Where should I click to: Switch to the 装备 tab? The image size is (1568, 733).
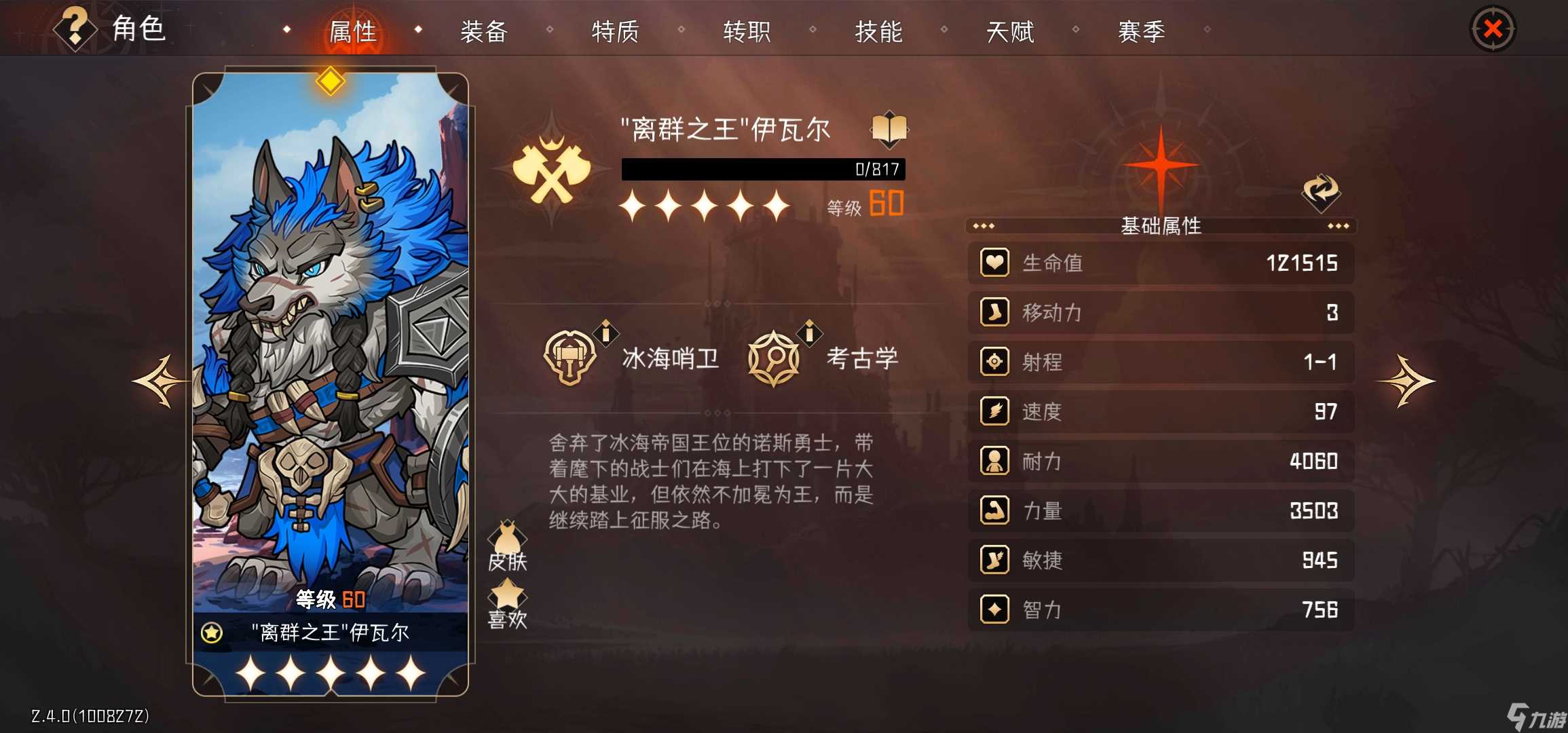tap(484, 31)
